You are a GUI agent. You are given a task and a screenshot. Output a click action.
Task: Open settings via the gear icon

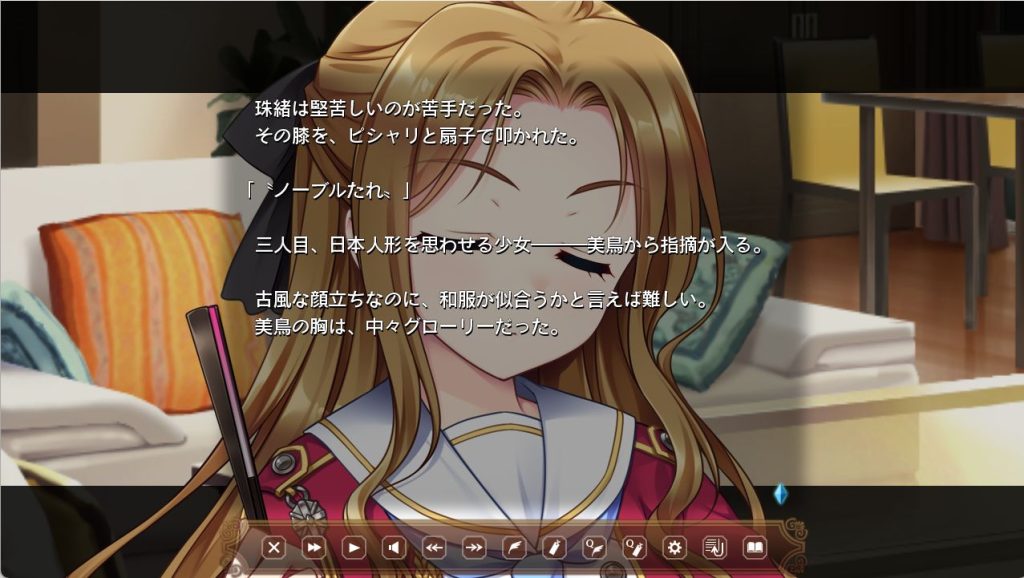click(675, 548)
